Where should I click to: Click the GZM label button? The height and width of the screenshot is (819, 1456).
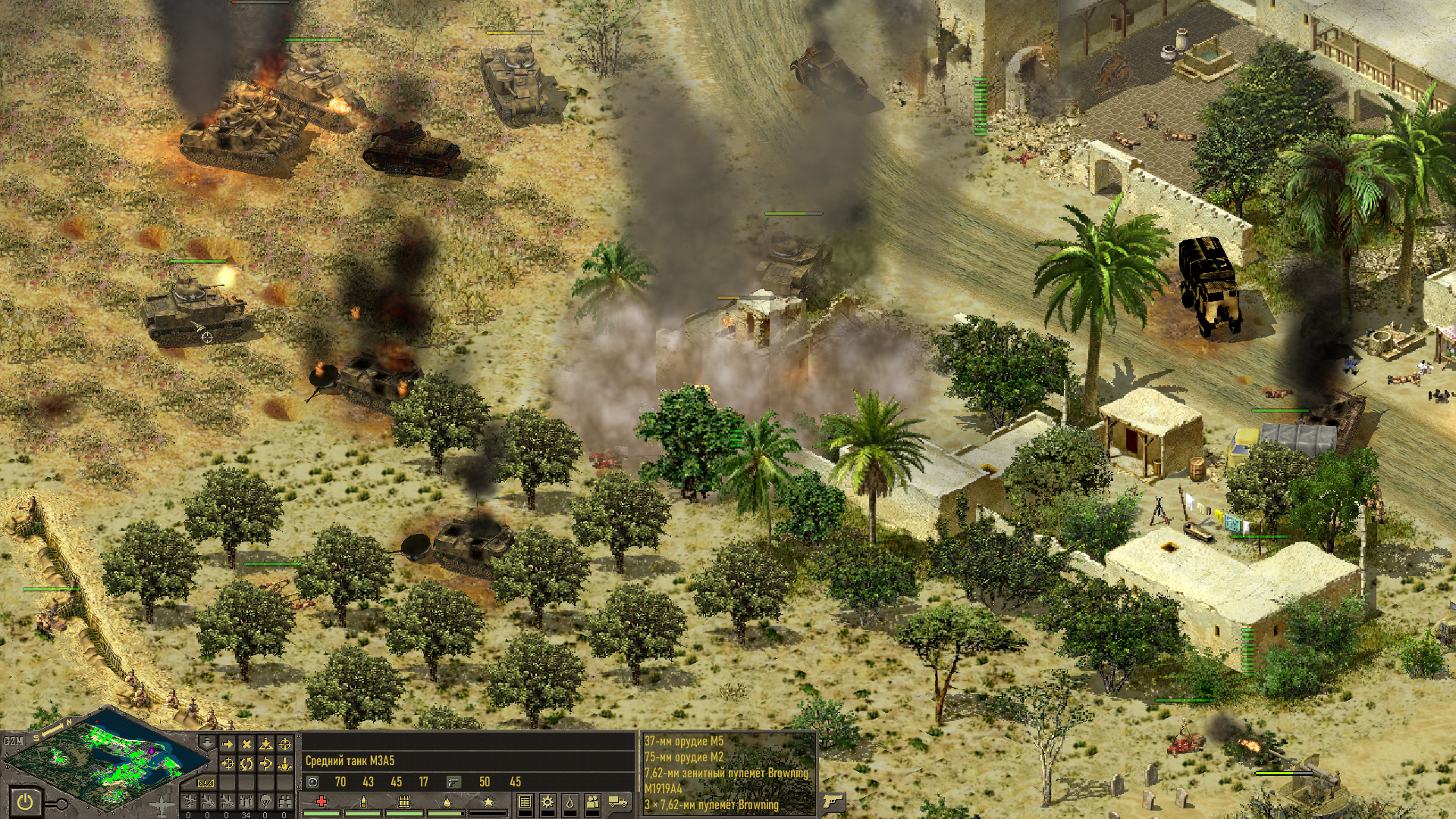(13, 740)
